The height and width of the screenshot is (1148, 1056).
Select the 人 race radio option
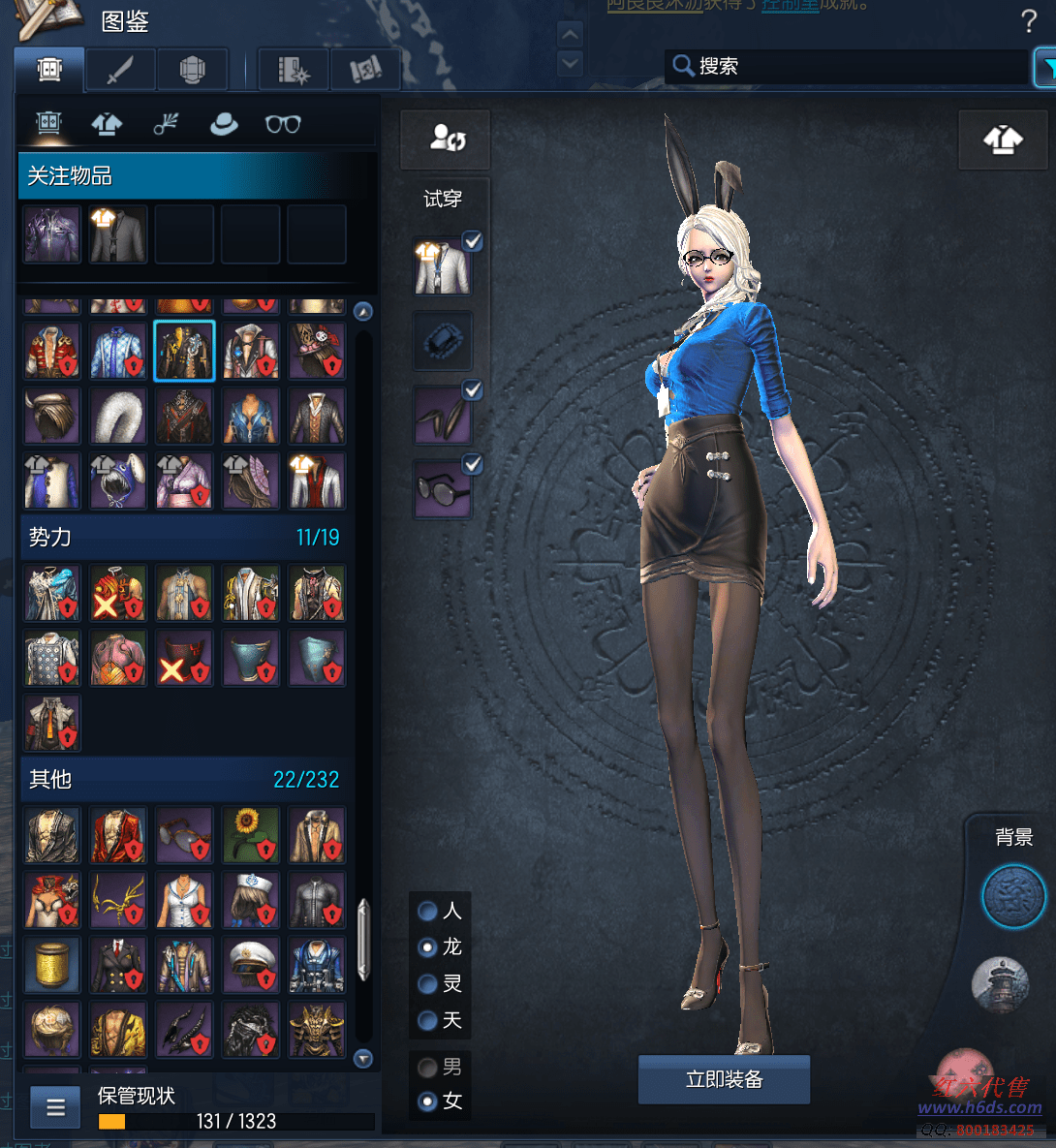[427, 911]
